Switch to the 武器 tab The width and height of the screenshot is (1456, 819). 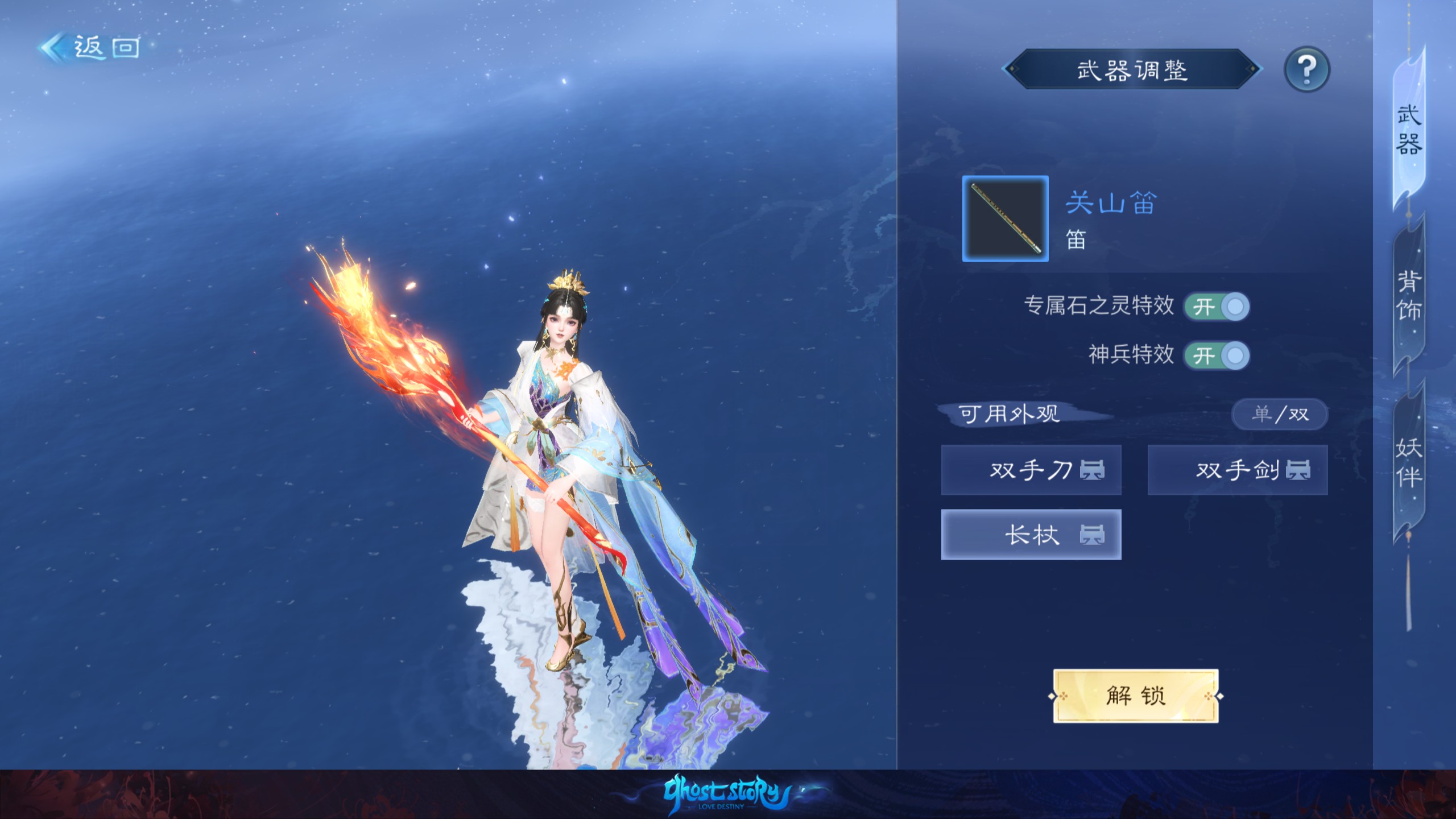1409,130
